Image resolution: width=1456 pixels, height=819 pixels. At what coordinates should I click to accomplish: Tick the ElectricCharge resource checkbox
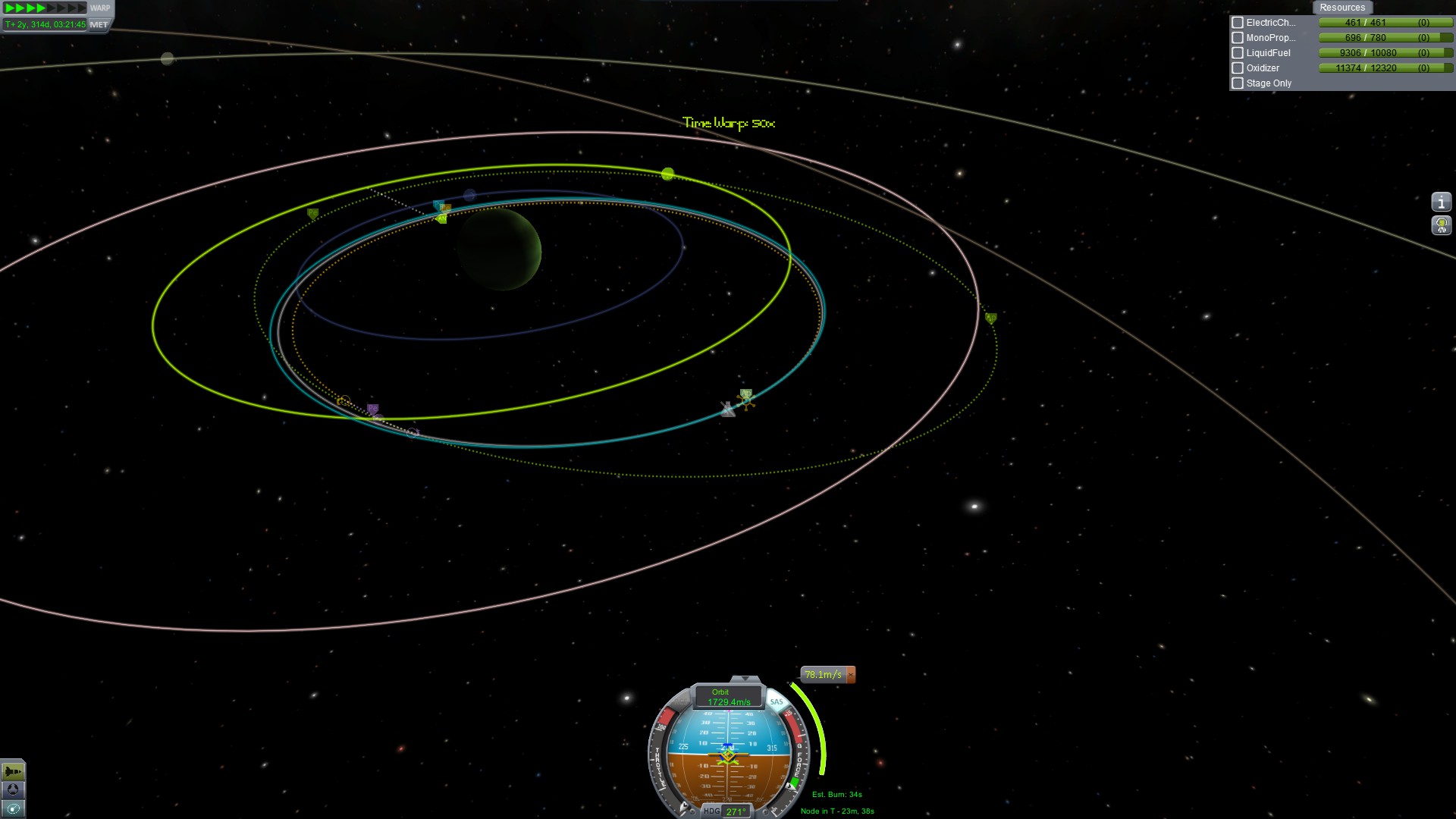tap(1238, 23)
